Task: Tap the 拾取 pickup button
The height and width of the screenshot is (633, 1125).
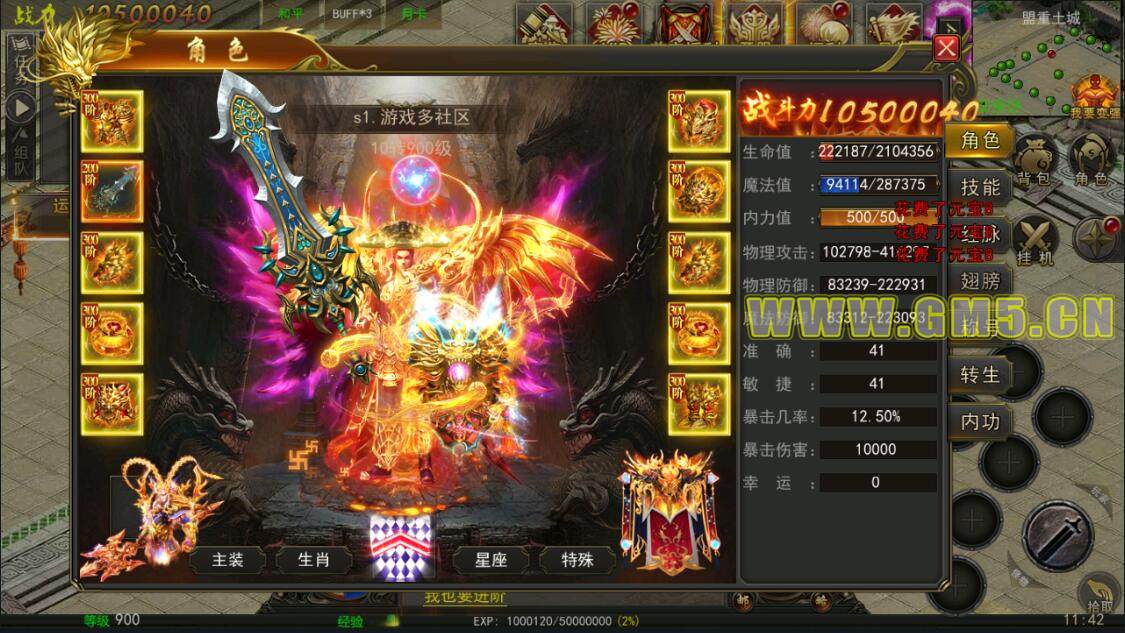Action: click(x=1098, y=594)
